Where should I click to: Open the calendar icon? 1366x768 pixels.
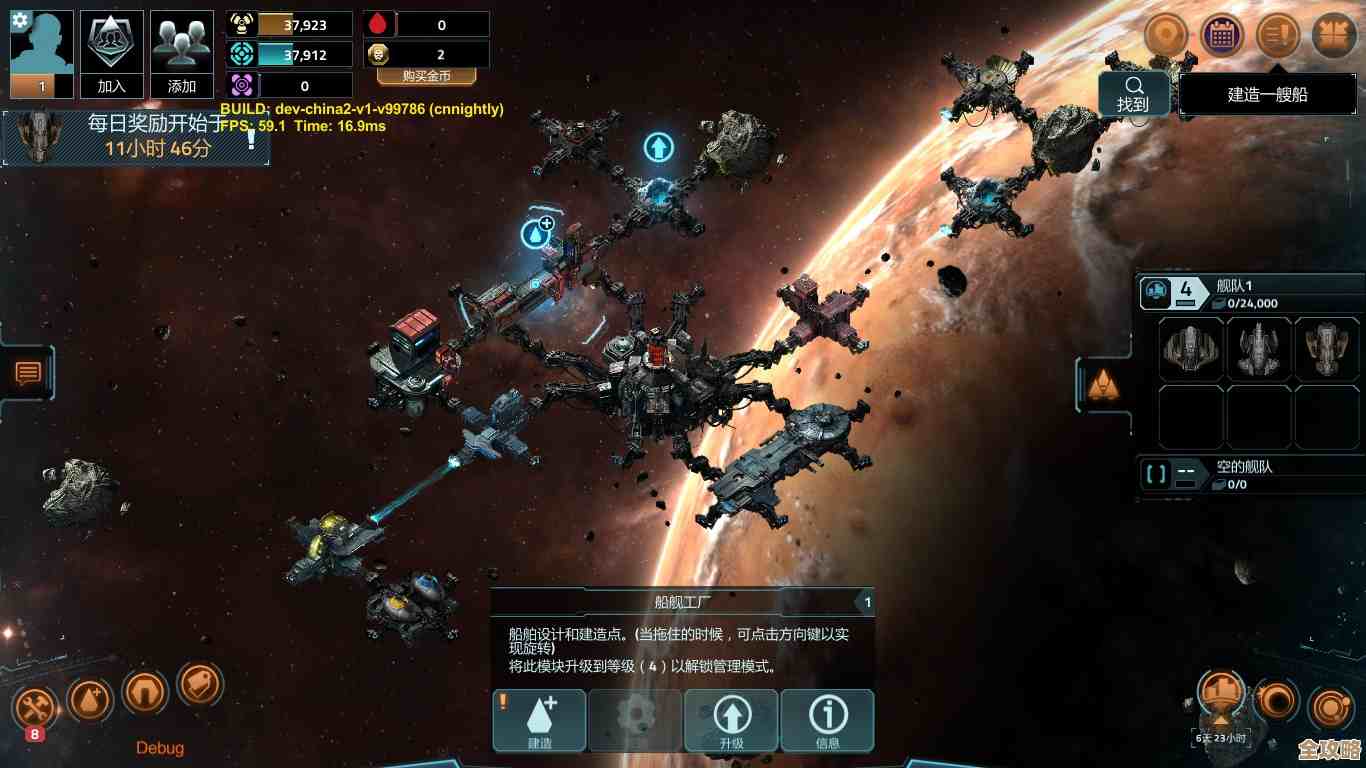point(1221,36)
